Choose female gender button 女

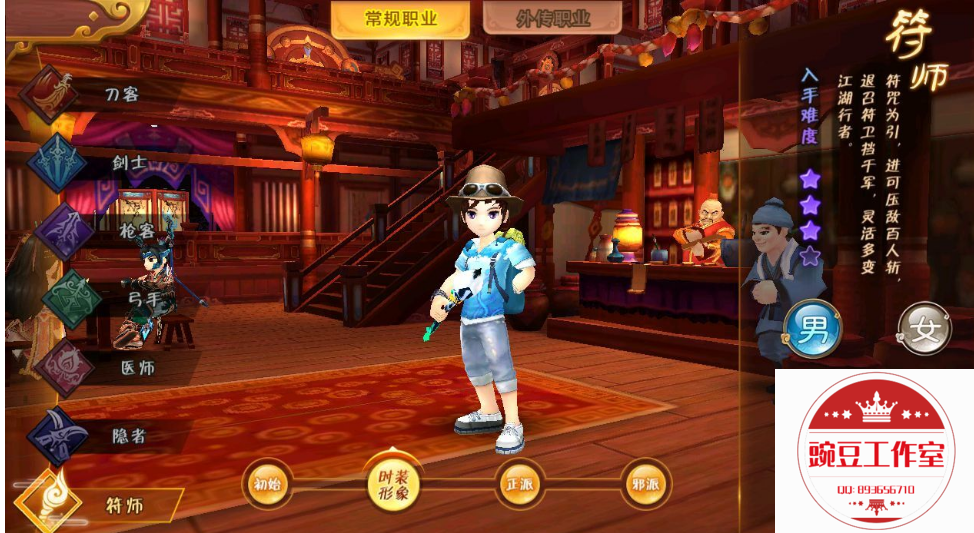click(924, 329)
